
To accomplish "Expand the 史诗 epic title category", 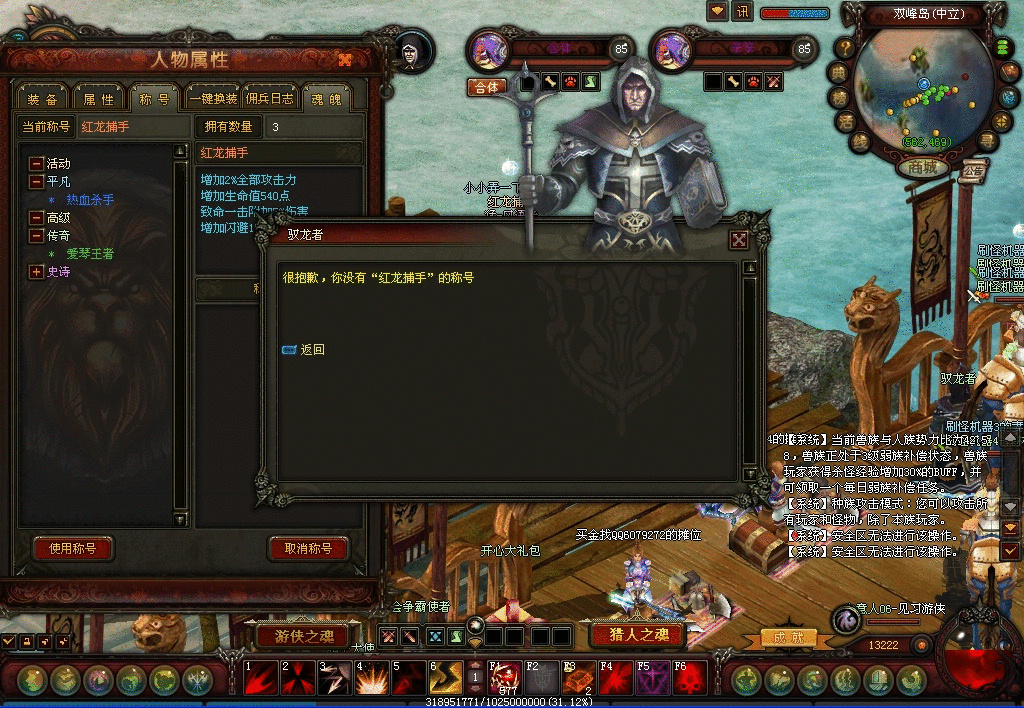I will coord(37,272).
